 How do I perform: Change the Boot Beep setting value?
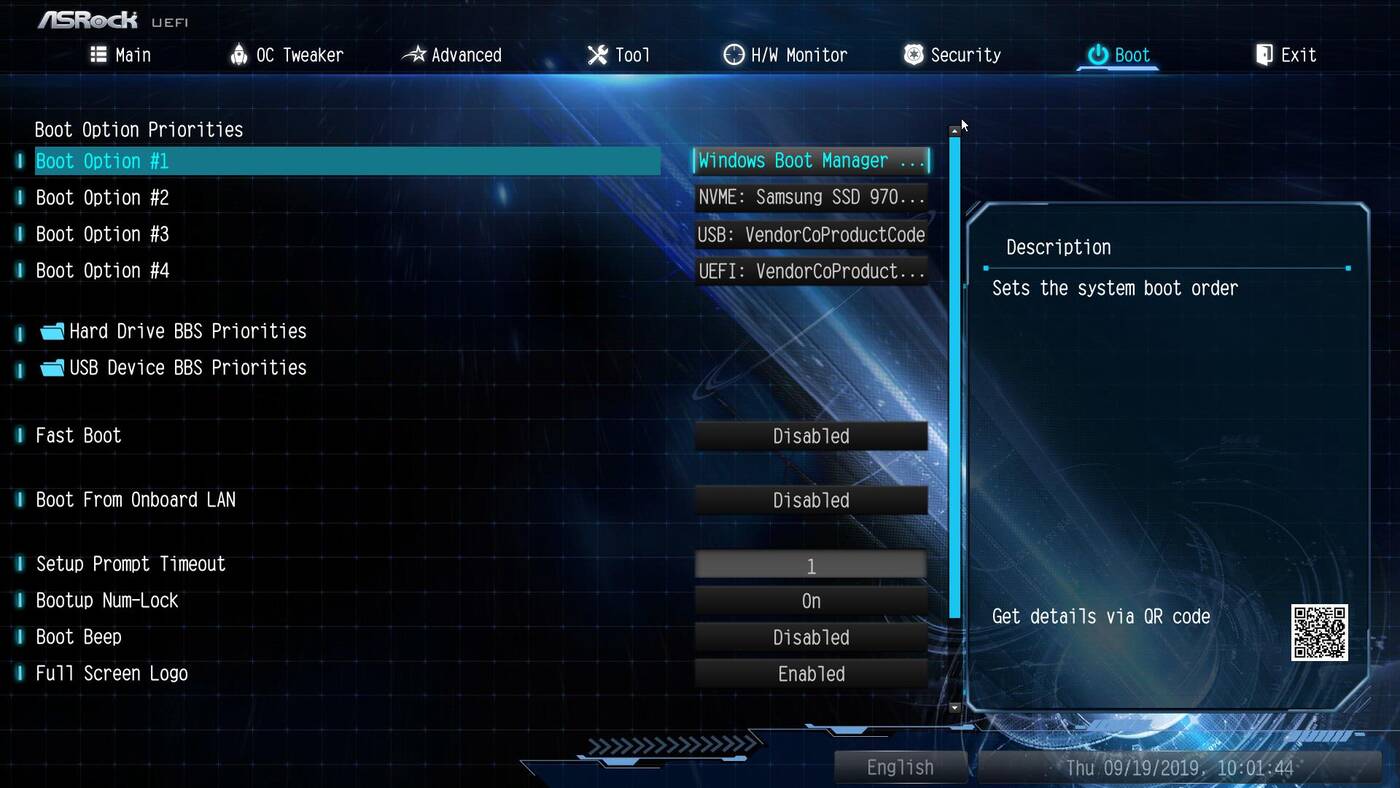(811, 638)
